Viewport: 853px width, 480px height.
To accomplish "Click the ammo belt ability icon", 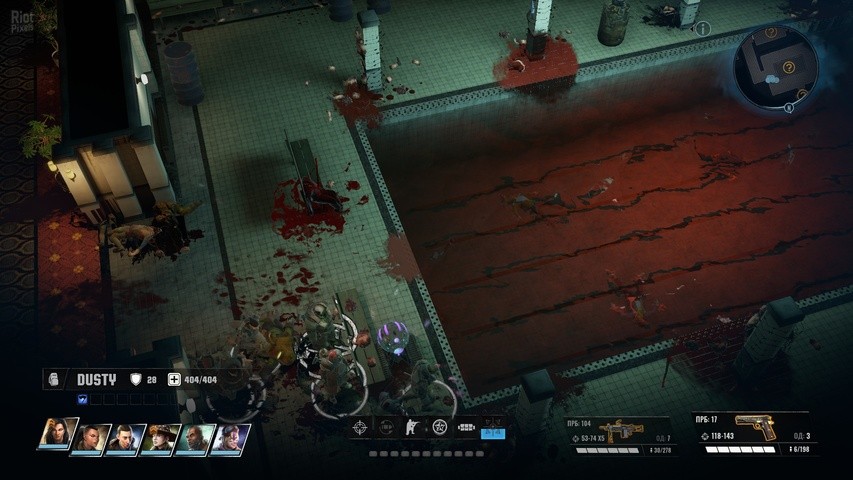I will [466, 428].
